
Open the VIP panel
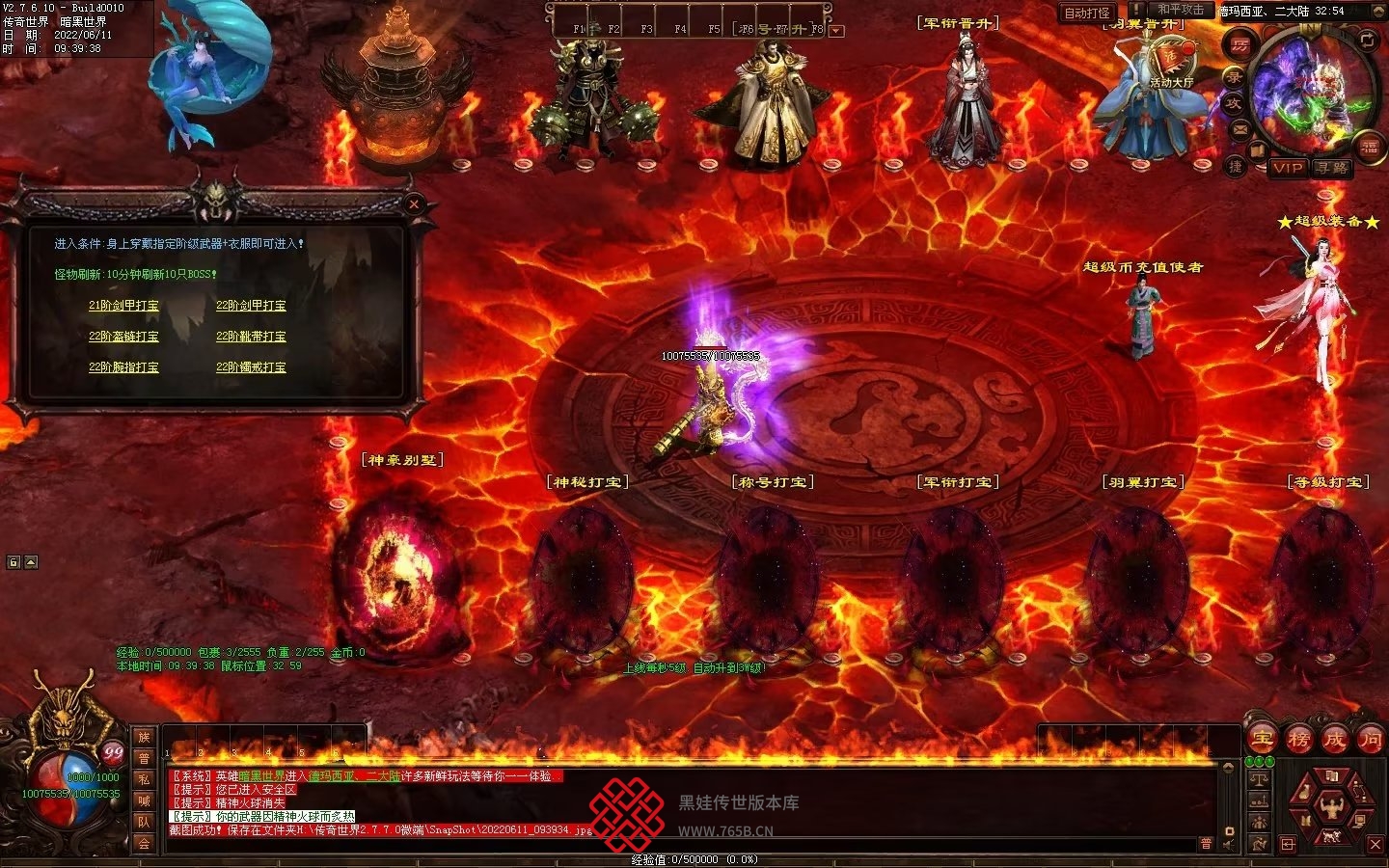1288,168
